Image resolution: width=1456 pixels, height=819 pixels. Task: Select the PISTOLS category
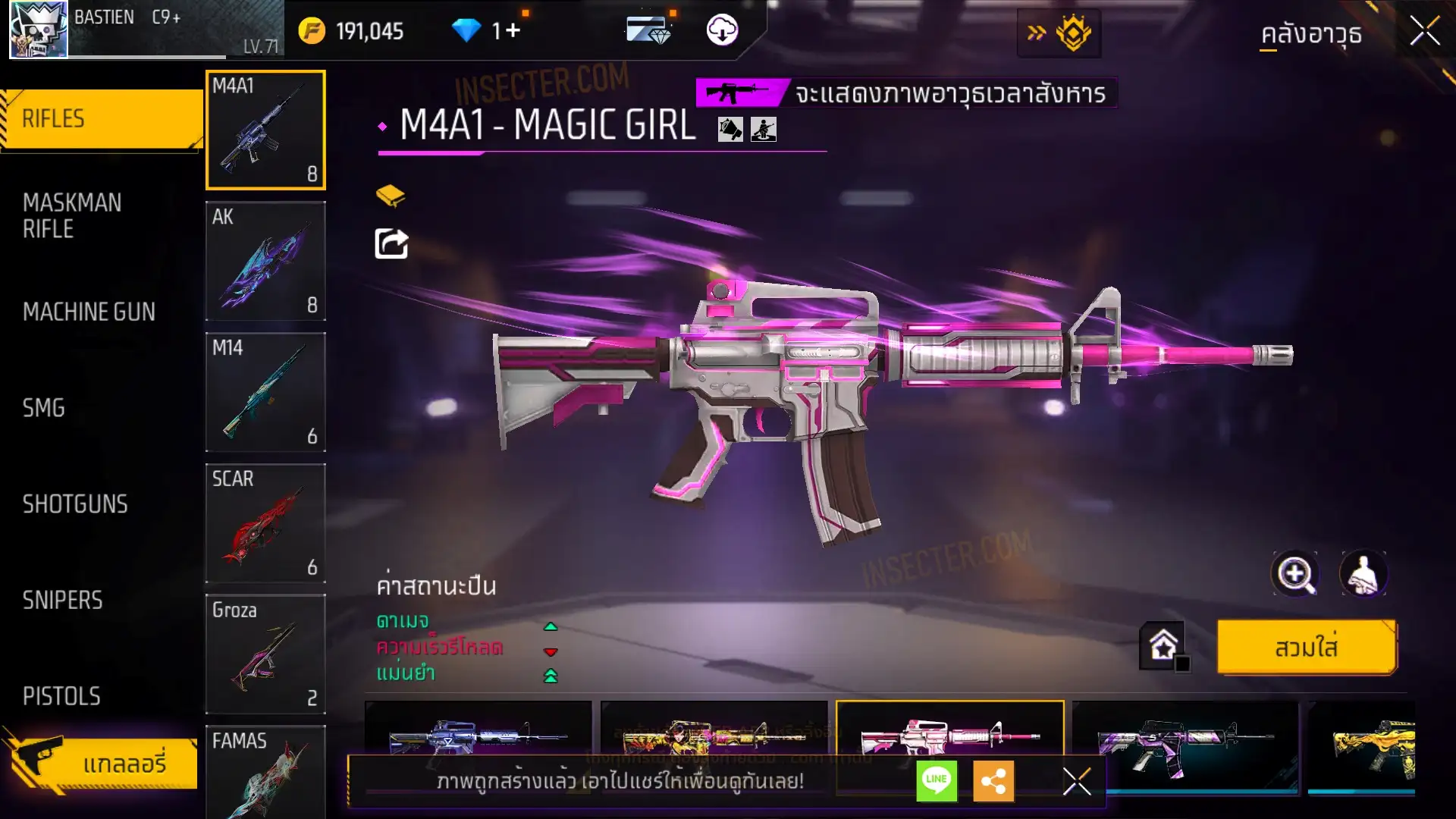[x=61, y=696]
